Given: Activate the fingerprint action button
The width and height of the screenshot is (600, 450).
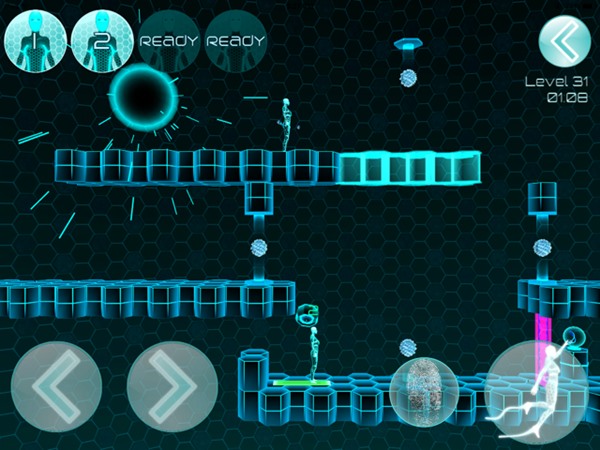Looking at the screenshot, I should tap(425, 394).
